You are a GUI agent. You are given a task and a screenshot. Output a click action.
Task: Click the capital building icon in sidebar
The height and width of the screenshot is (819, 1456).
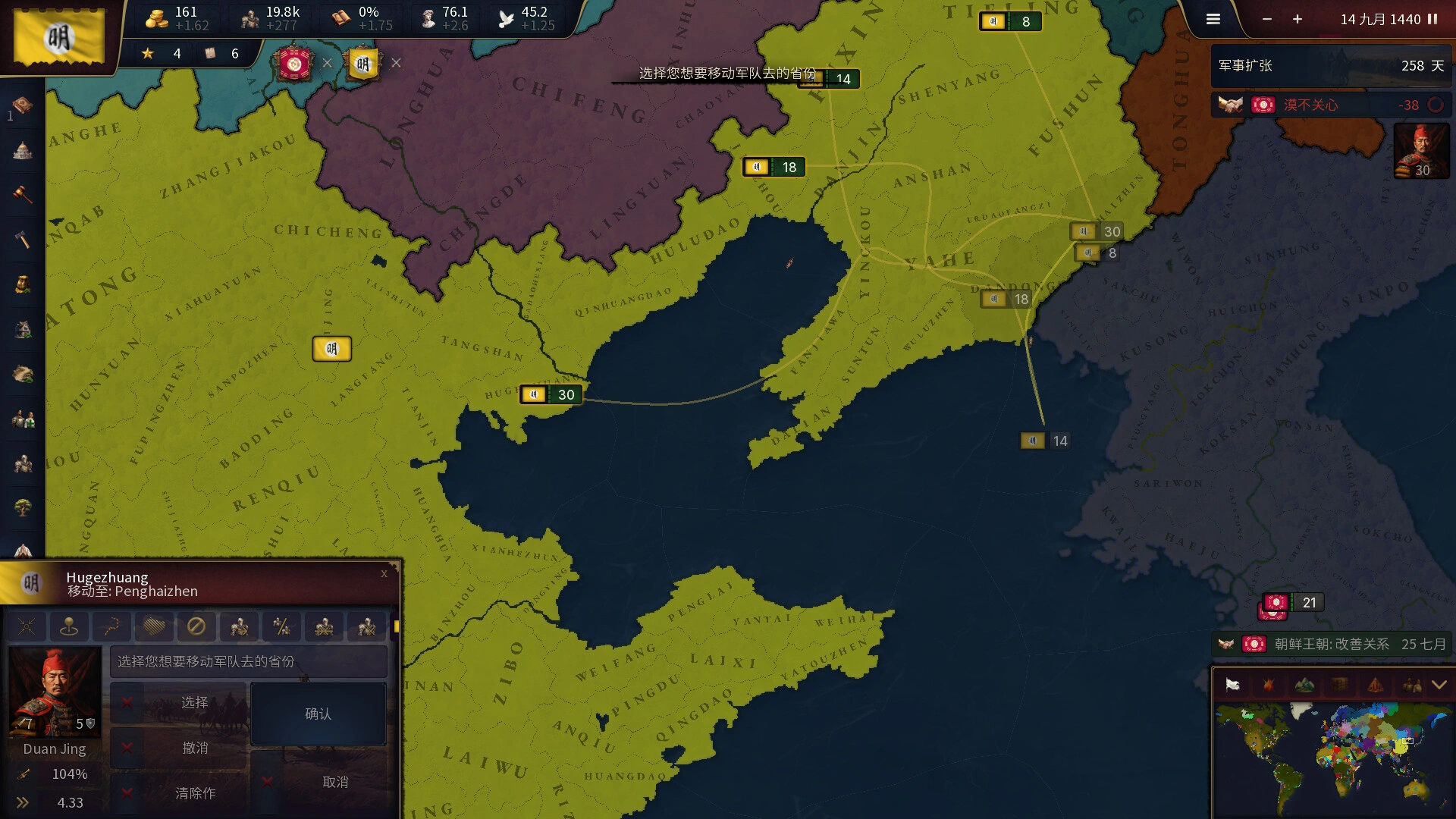pyautogui.click(x=21, y=150)
